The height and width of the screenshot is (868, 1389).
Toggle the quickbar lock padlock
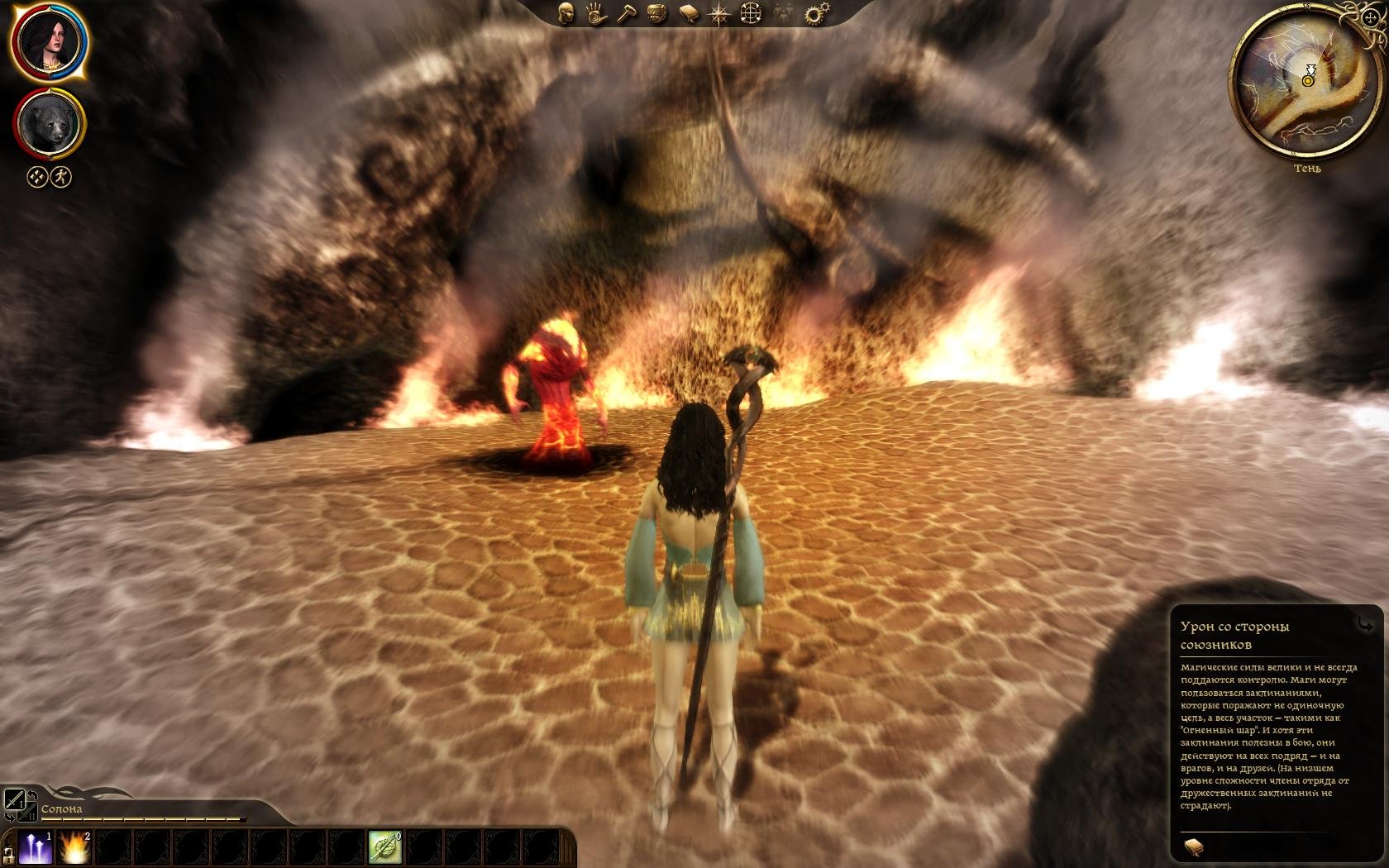(x=8, y=858)
